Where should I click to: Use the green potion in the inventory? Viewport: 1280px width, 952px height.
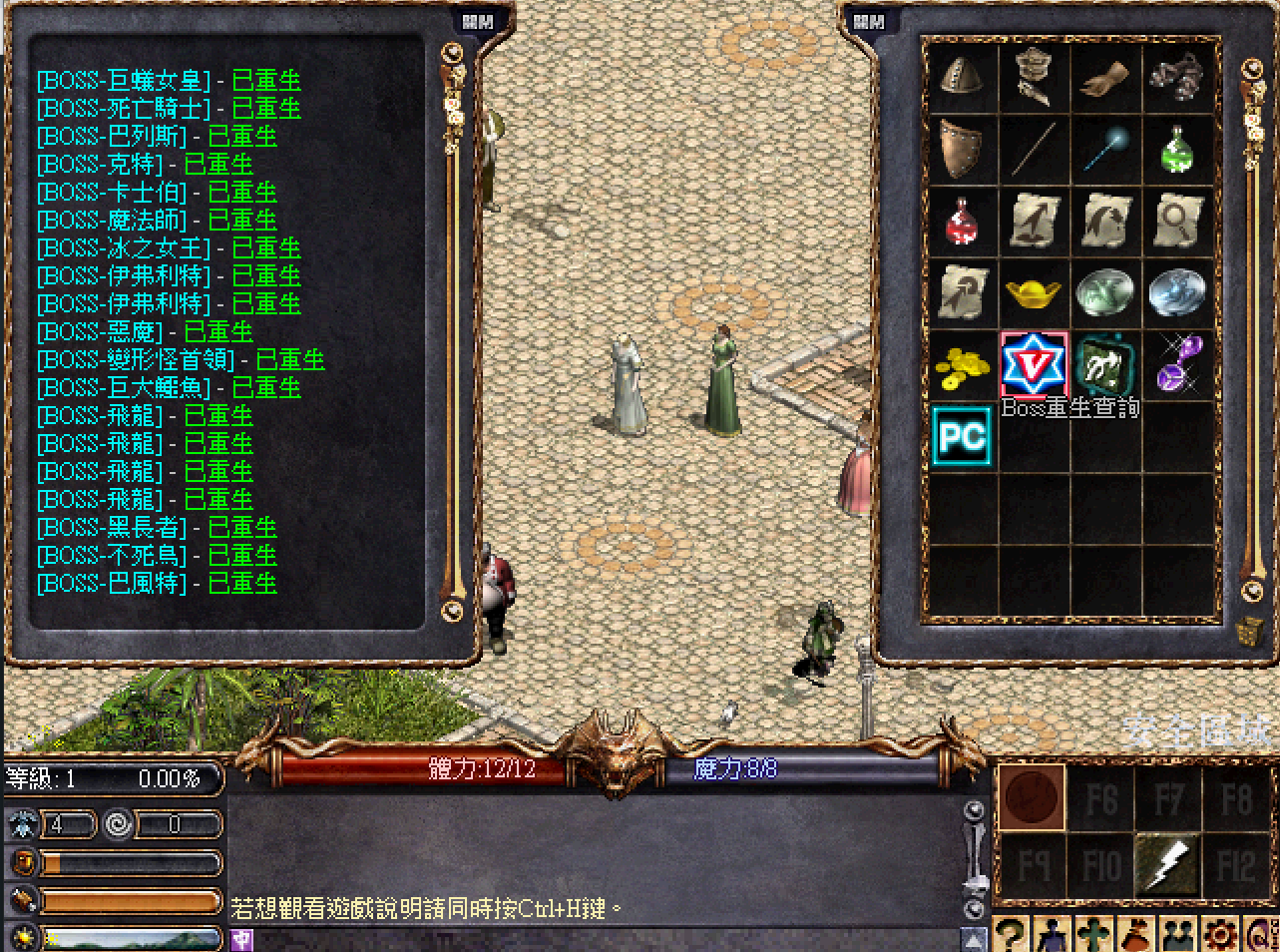tap(1177, 150)
